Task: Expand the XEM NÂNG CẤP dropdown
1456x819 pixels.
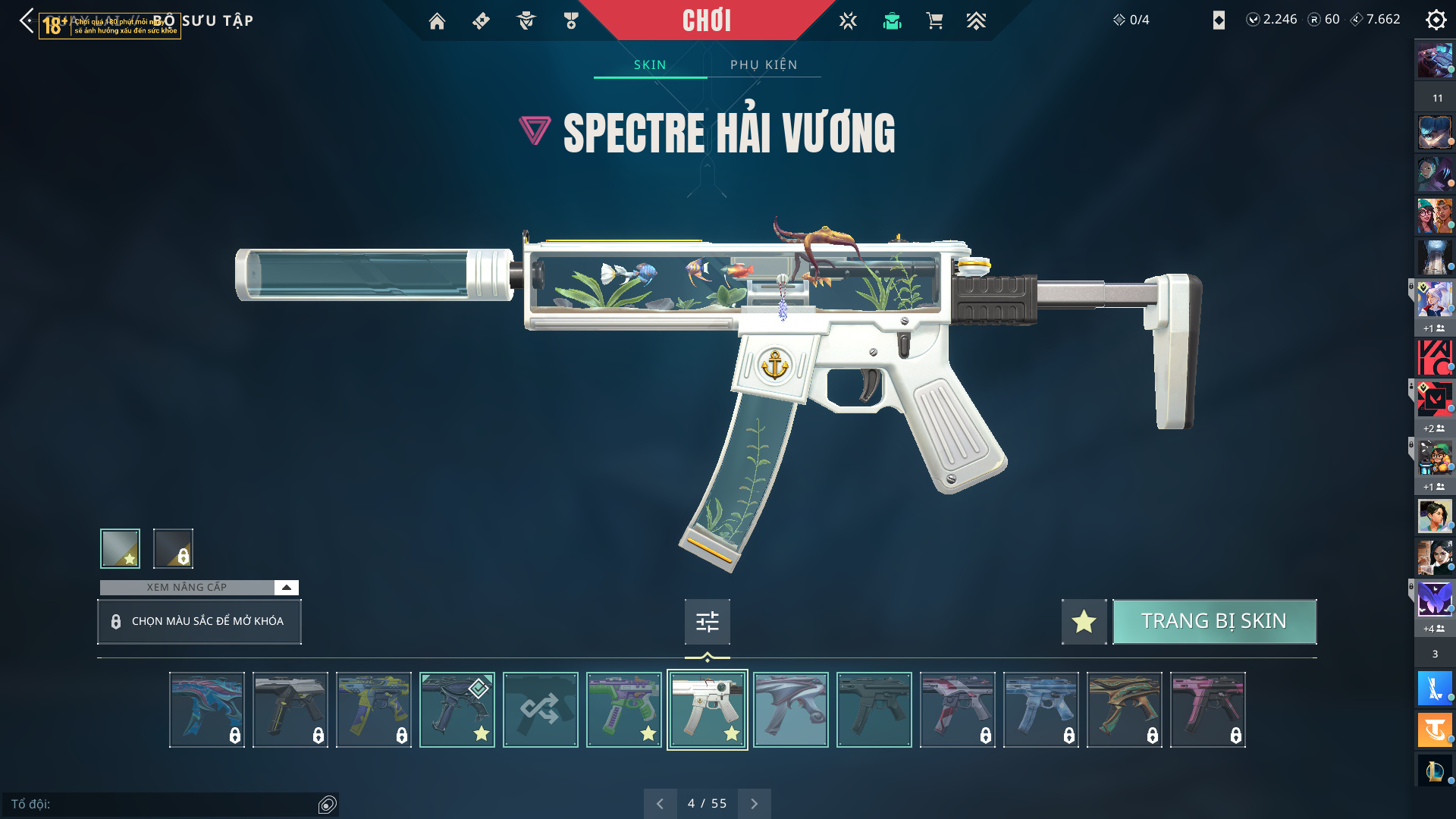Action: point(286,587)
